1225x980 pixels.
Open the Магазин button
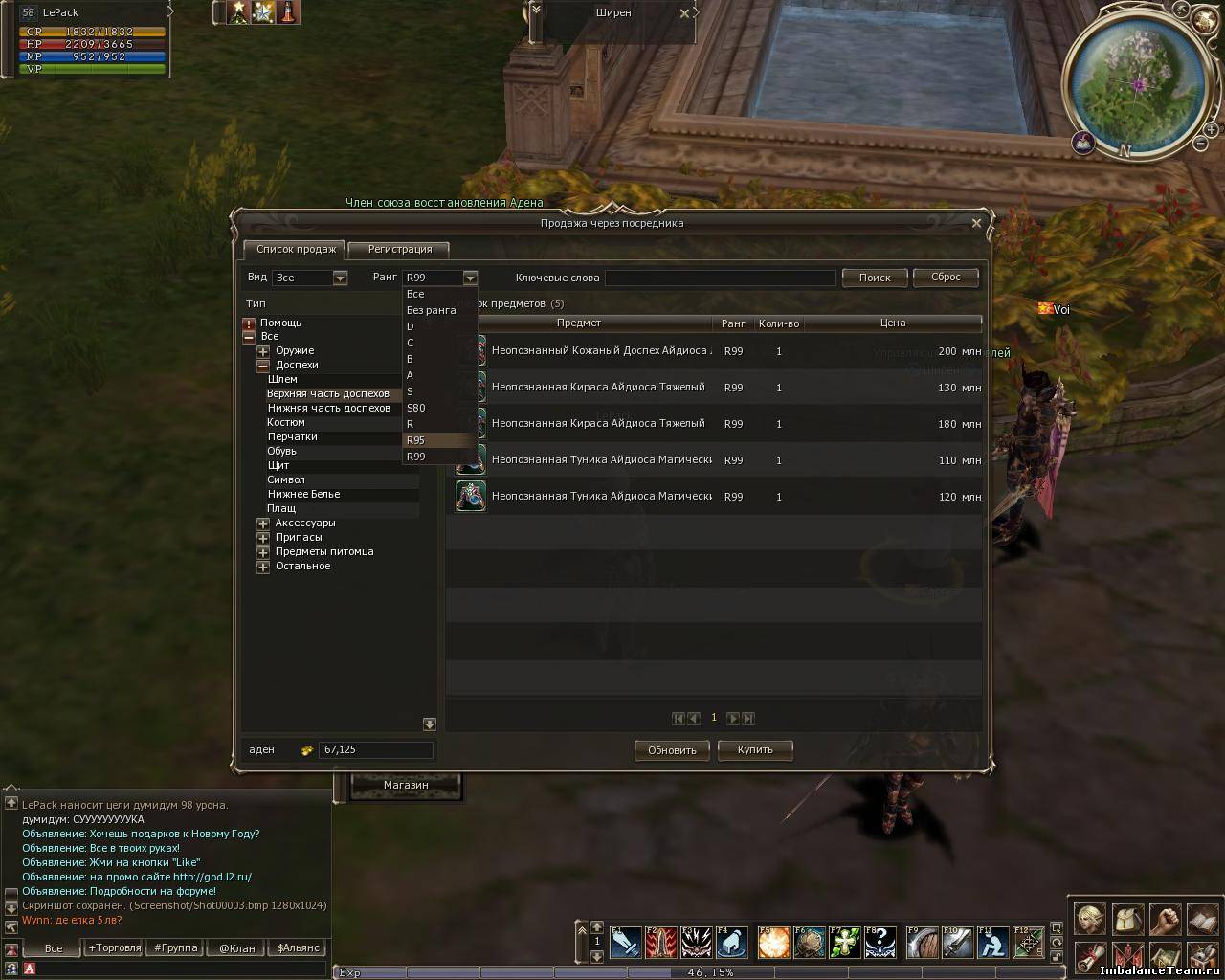tap(406, 785)
